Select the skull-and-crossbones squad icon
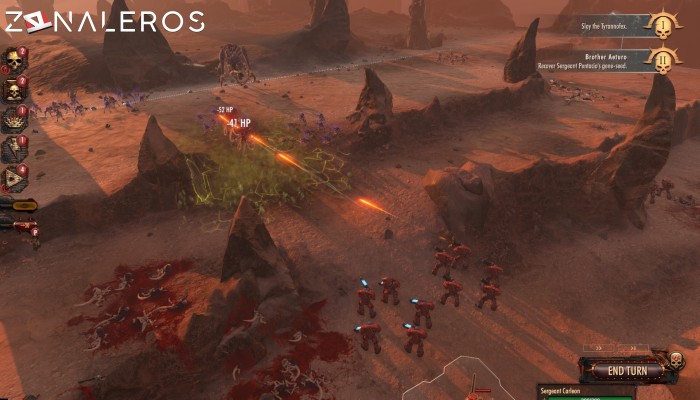This screenshot has height=400, width=700. click(x=15, y=90)
